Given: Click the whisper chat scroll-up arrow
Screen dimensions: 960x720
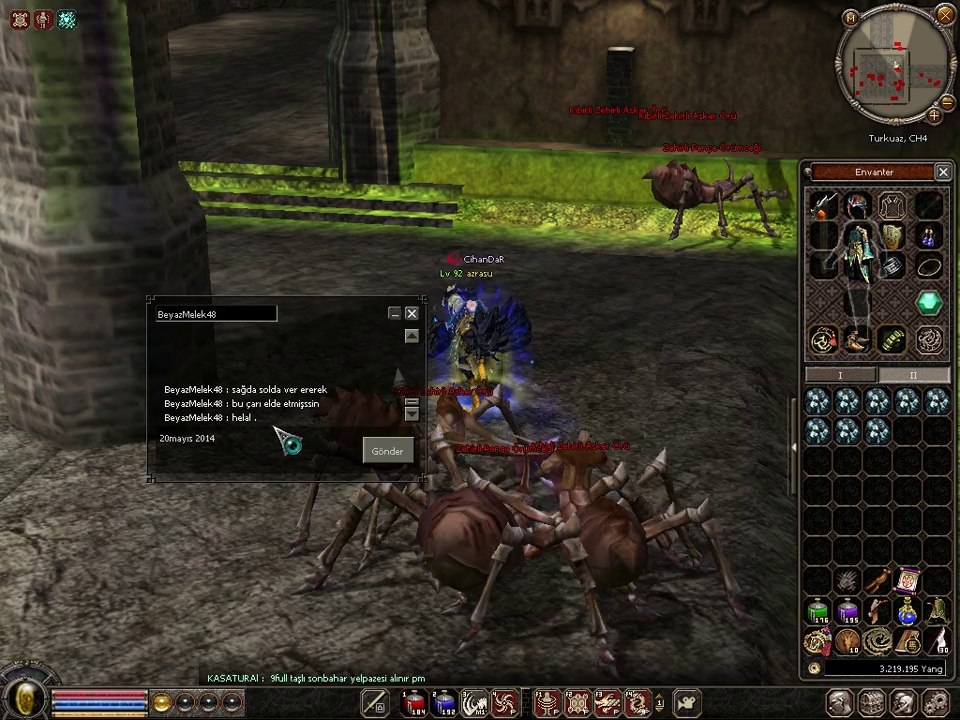Looking at the screenshot, I should click(x=411, y=336).
